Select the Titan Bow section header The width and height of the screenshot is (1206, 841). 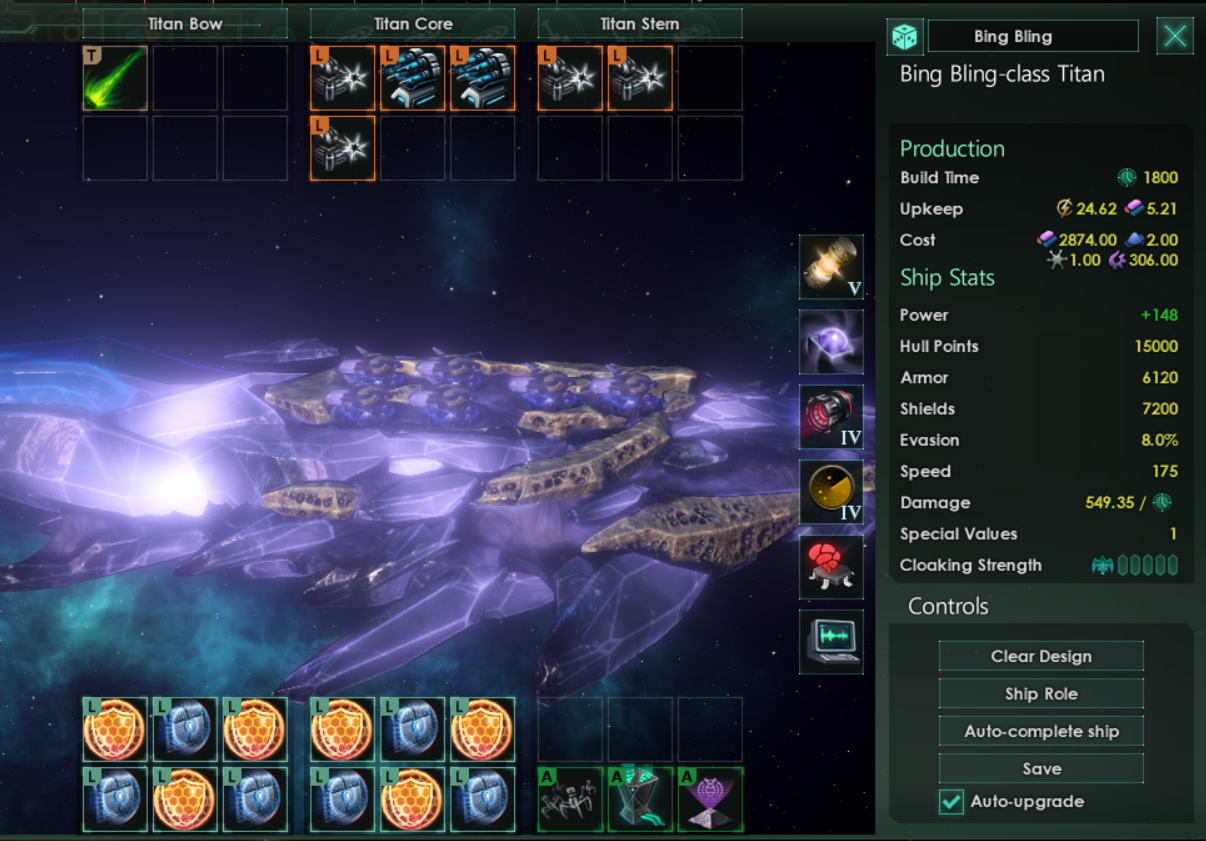(185, 24)
